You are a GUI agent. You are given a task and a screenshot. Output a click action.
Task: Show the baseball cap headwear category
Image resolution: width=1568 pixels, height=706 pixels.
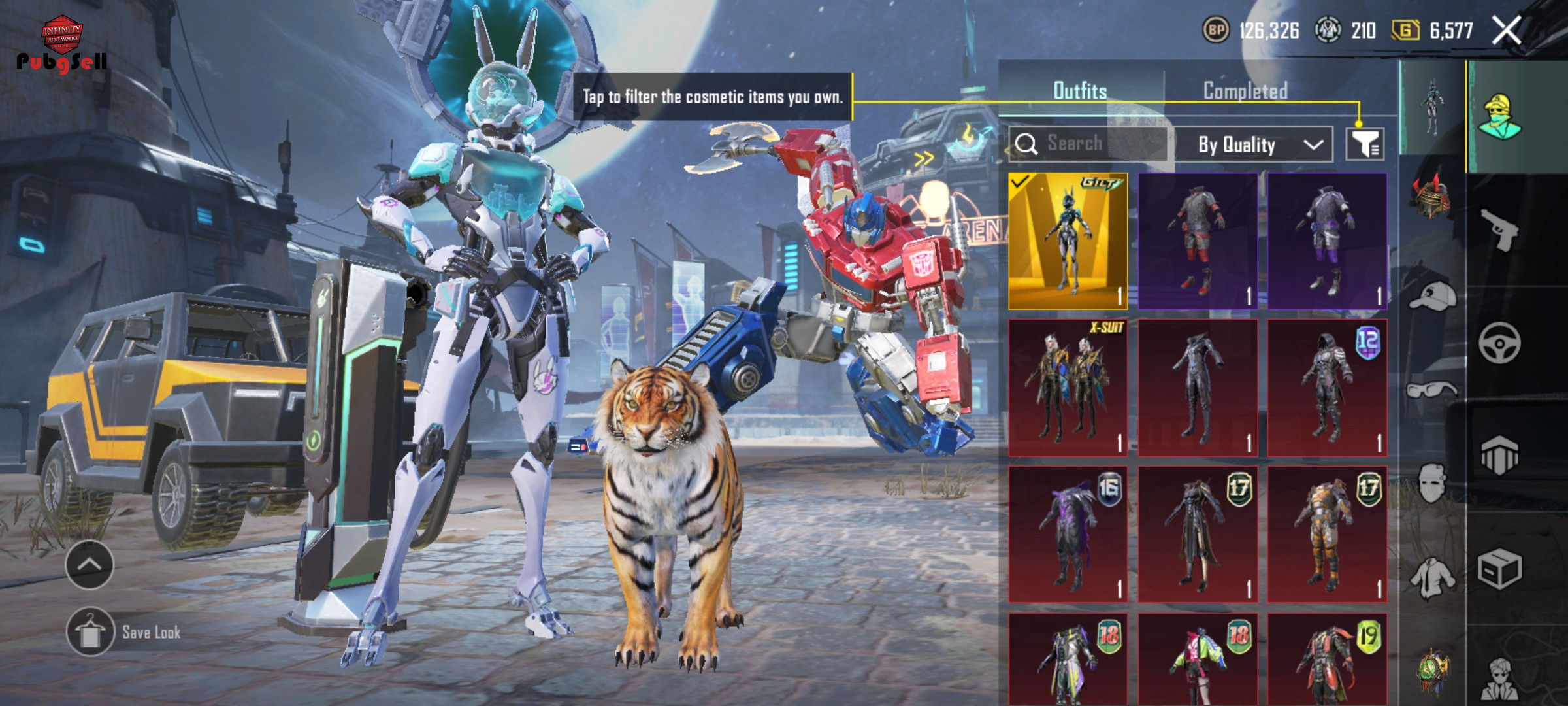[x=1431, y=296]
